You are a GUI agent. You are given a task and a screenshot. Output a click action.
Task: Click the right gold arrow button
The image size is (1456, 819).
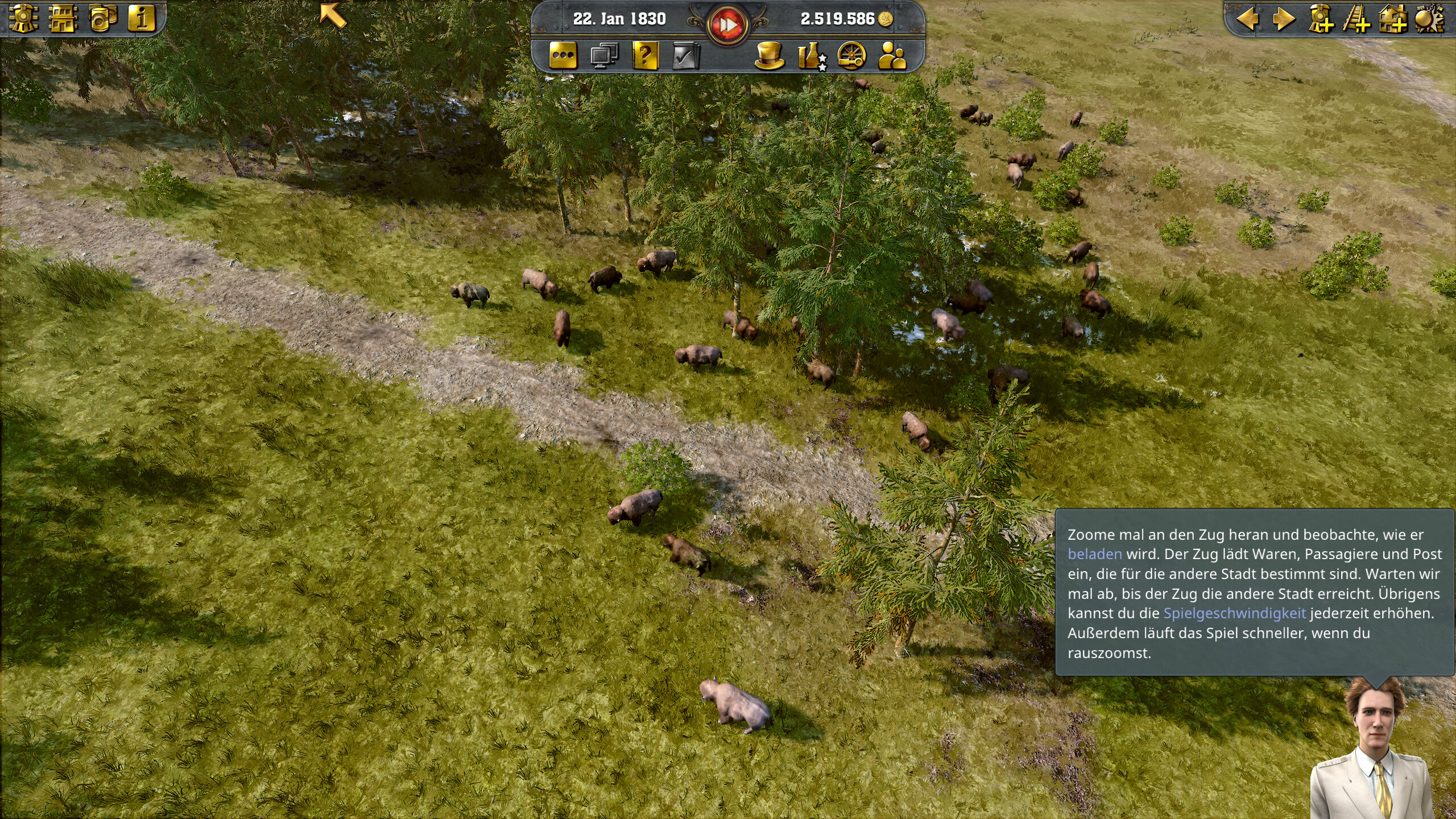click(1283, 19)
